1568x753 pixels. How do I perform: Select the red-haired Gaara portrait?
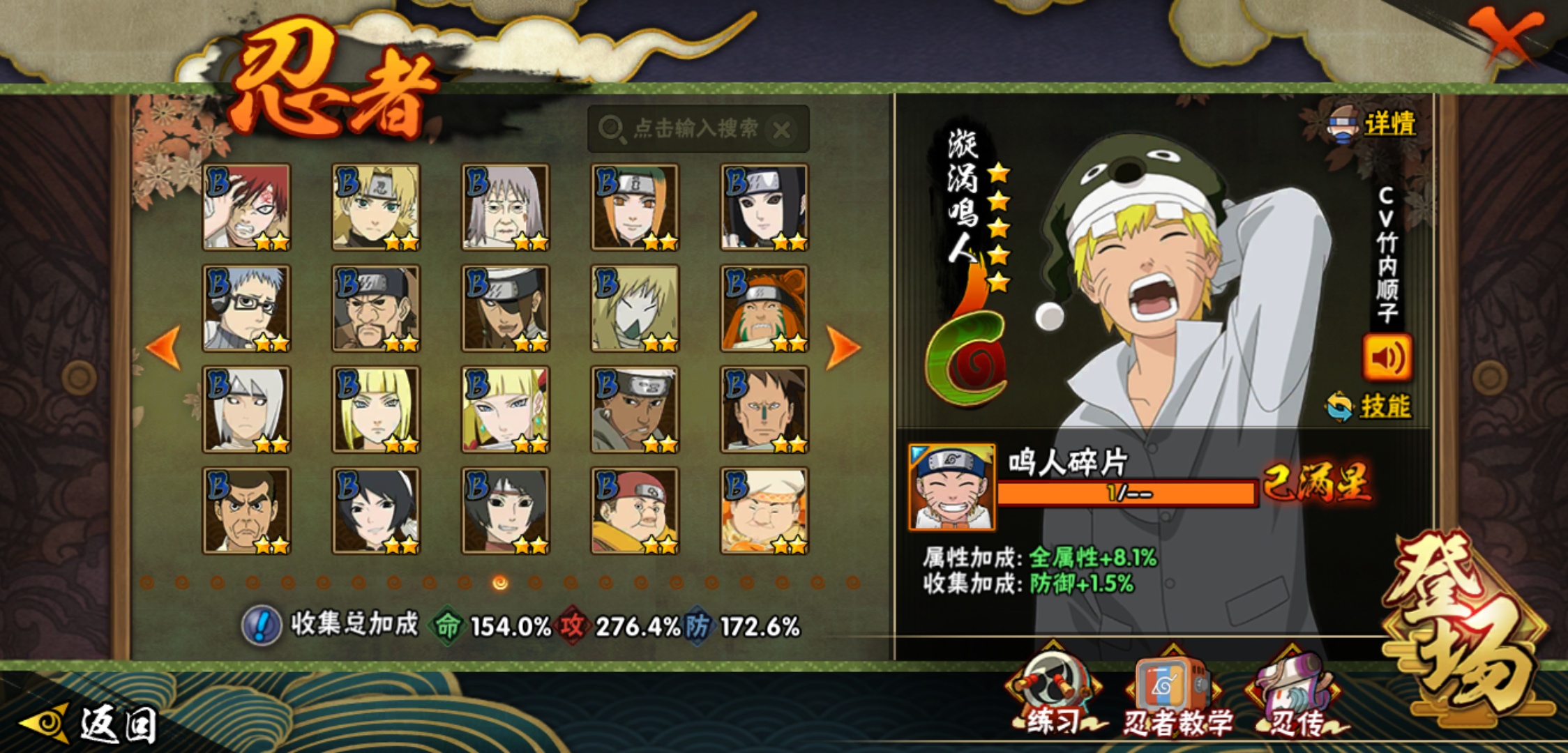[x=246, y=207]
